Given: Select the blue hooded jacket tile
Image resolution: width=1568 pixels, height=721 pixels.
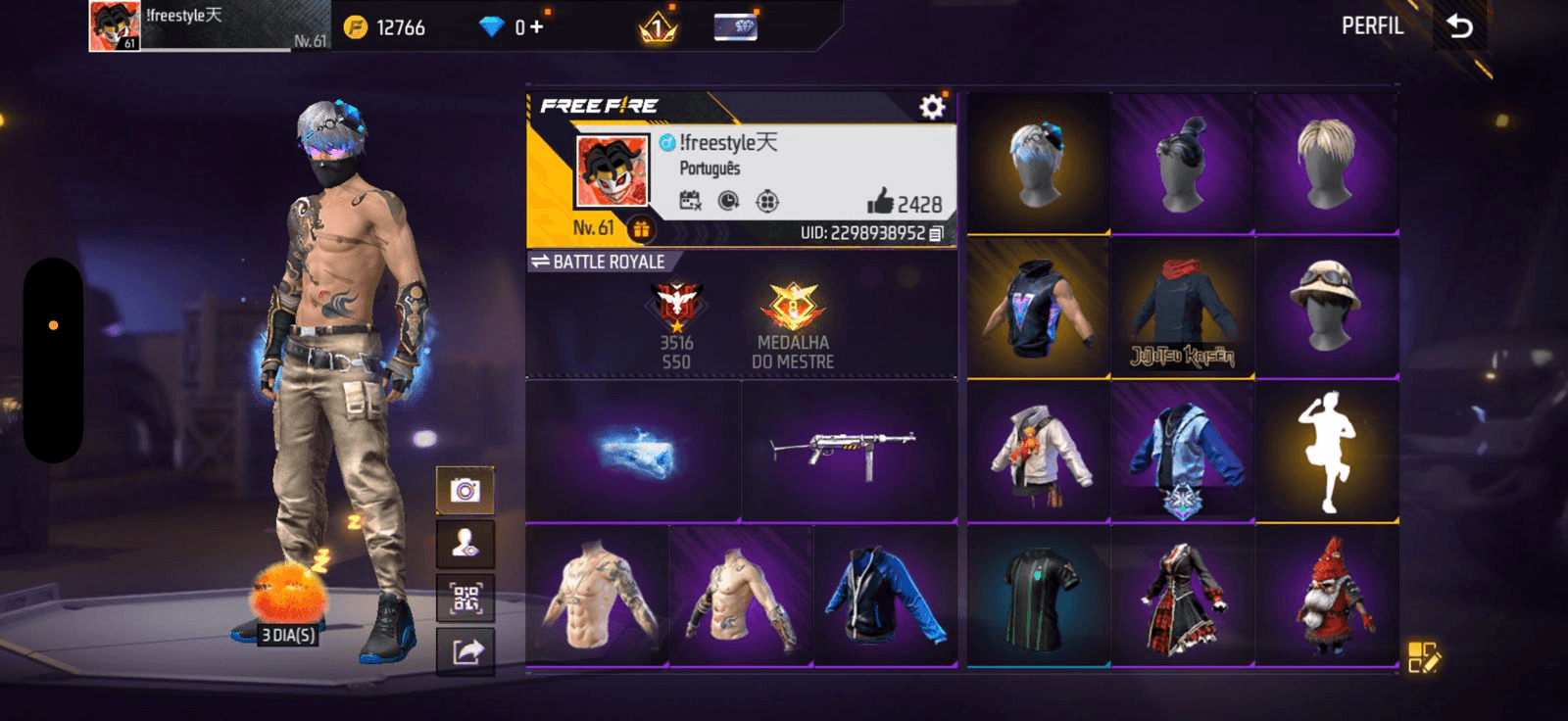Looking at the screenshot, I should [x=1182, y=452].
